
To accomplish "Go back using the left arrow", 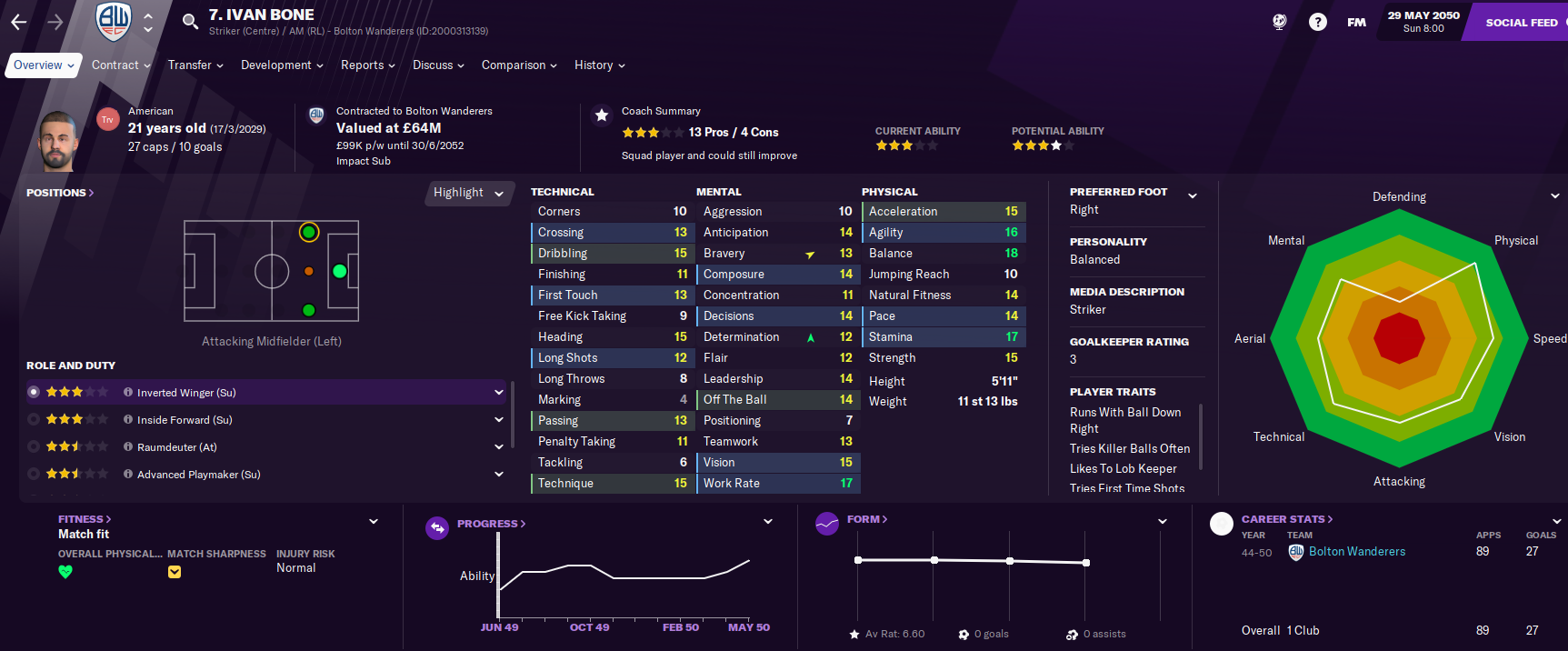I will (19, 22).
